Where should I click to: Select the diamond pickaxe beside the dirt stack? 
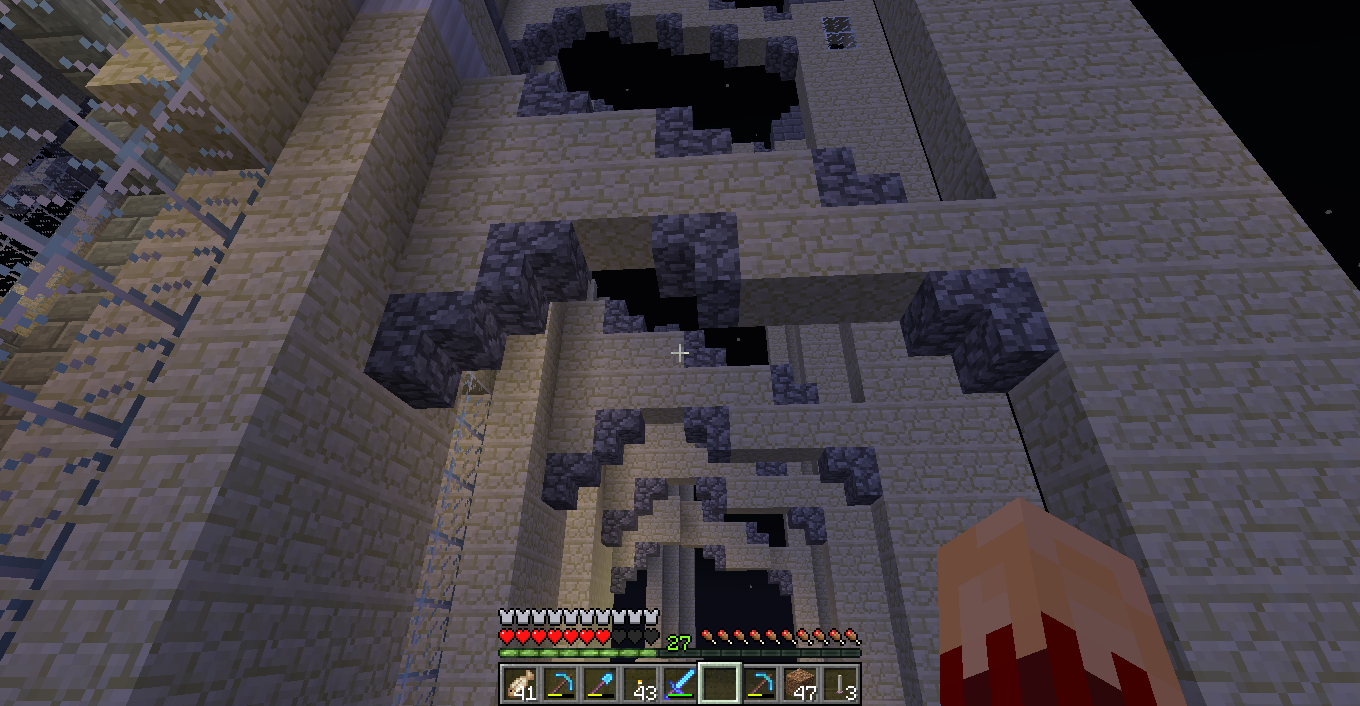[760, 684]
